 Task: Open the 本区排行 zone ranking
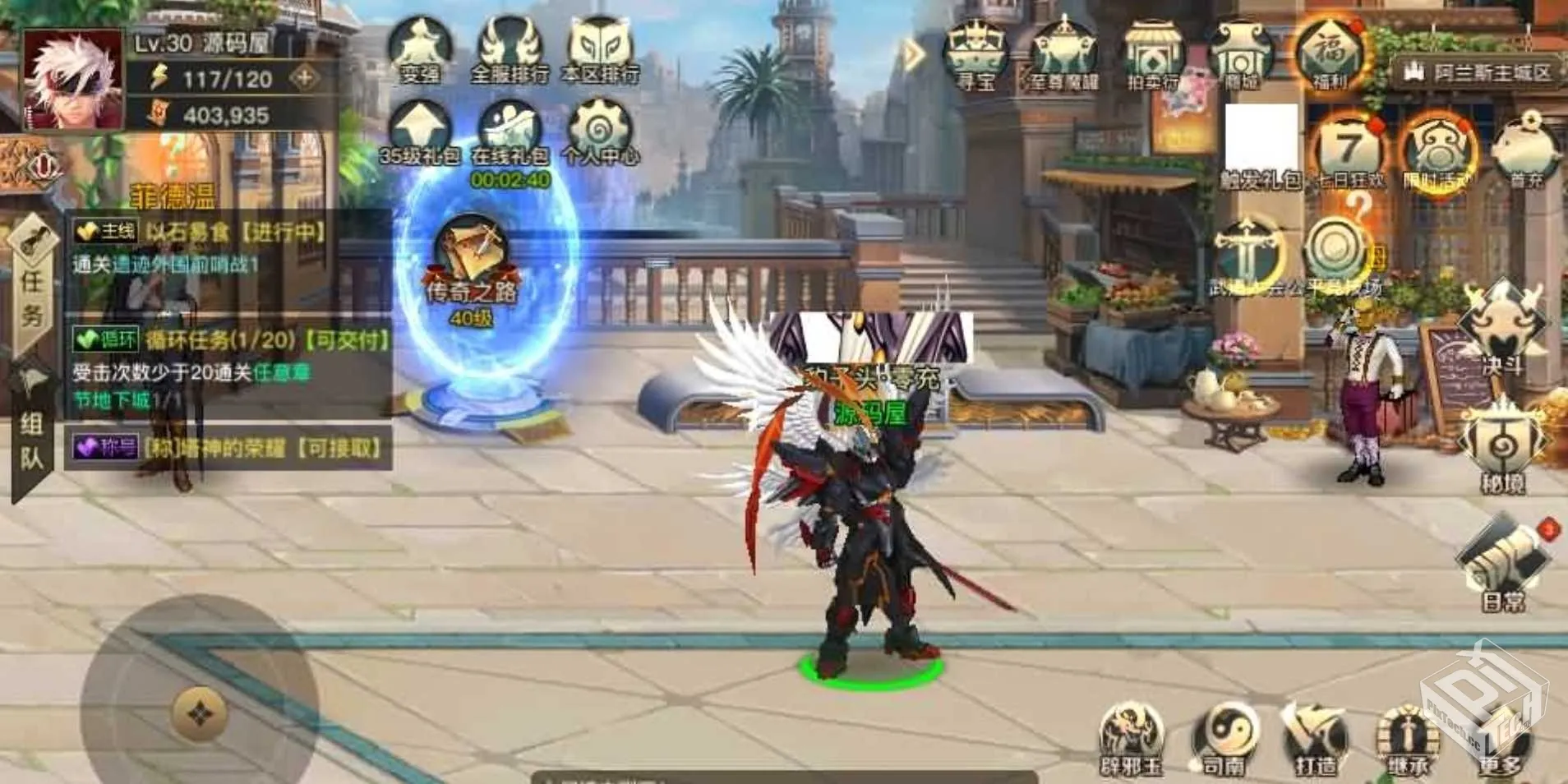click(600, 51)
